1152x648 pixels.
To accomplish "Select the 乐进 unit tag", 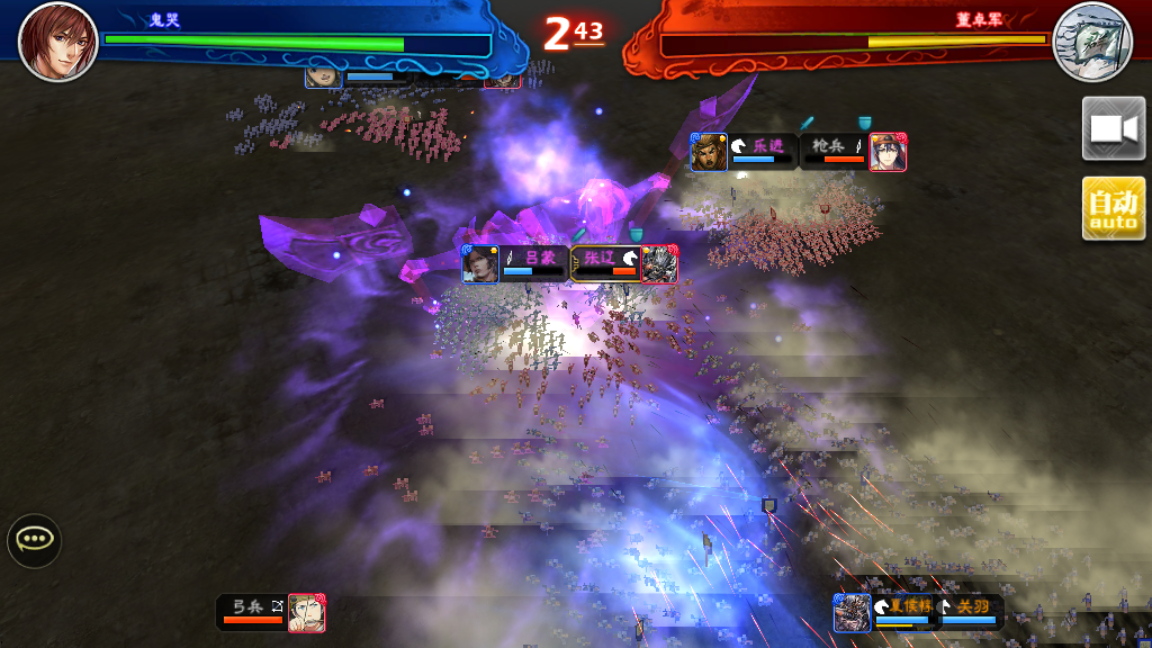I will (x=743, y=152).
